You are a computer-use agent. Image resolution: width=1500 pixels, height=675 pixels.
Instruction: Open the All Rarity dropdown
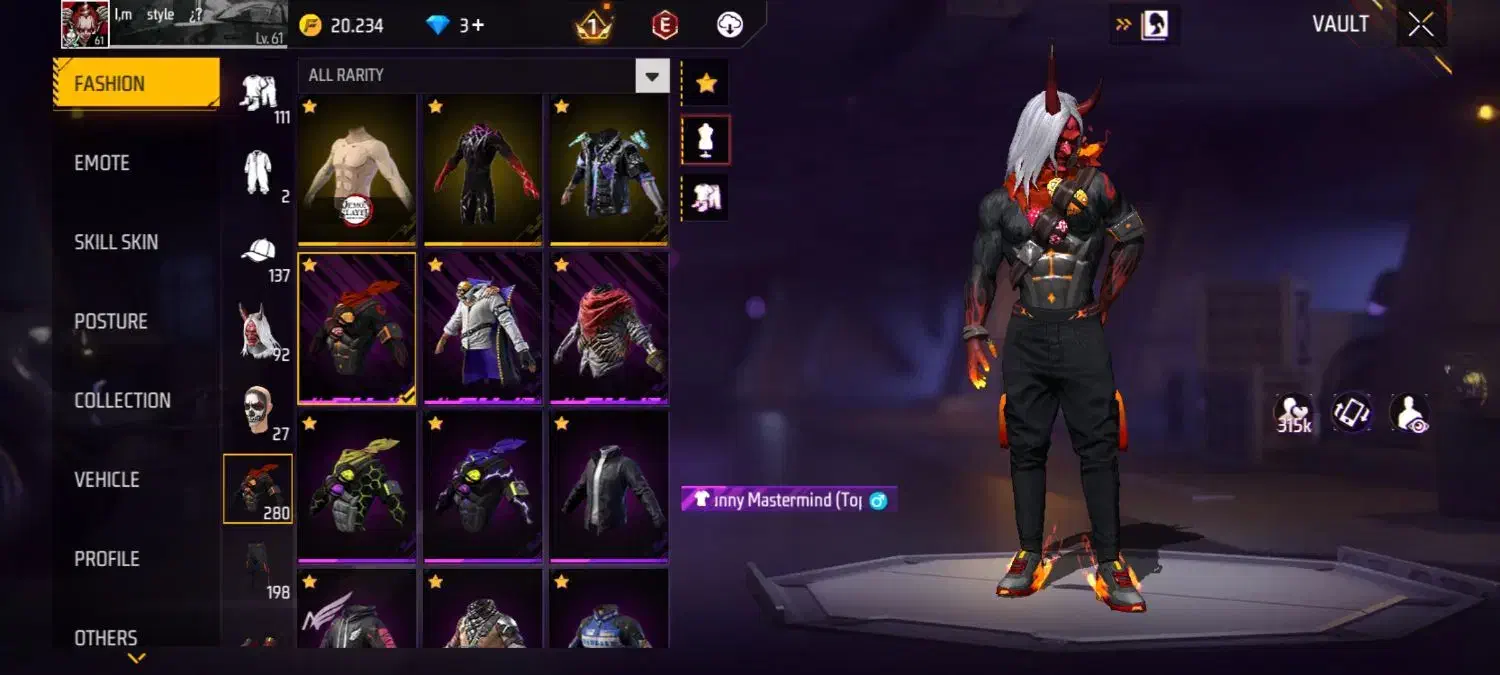point(652,75)
